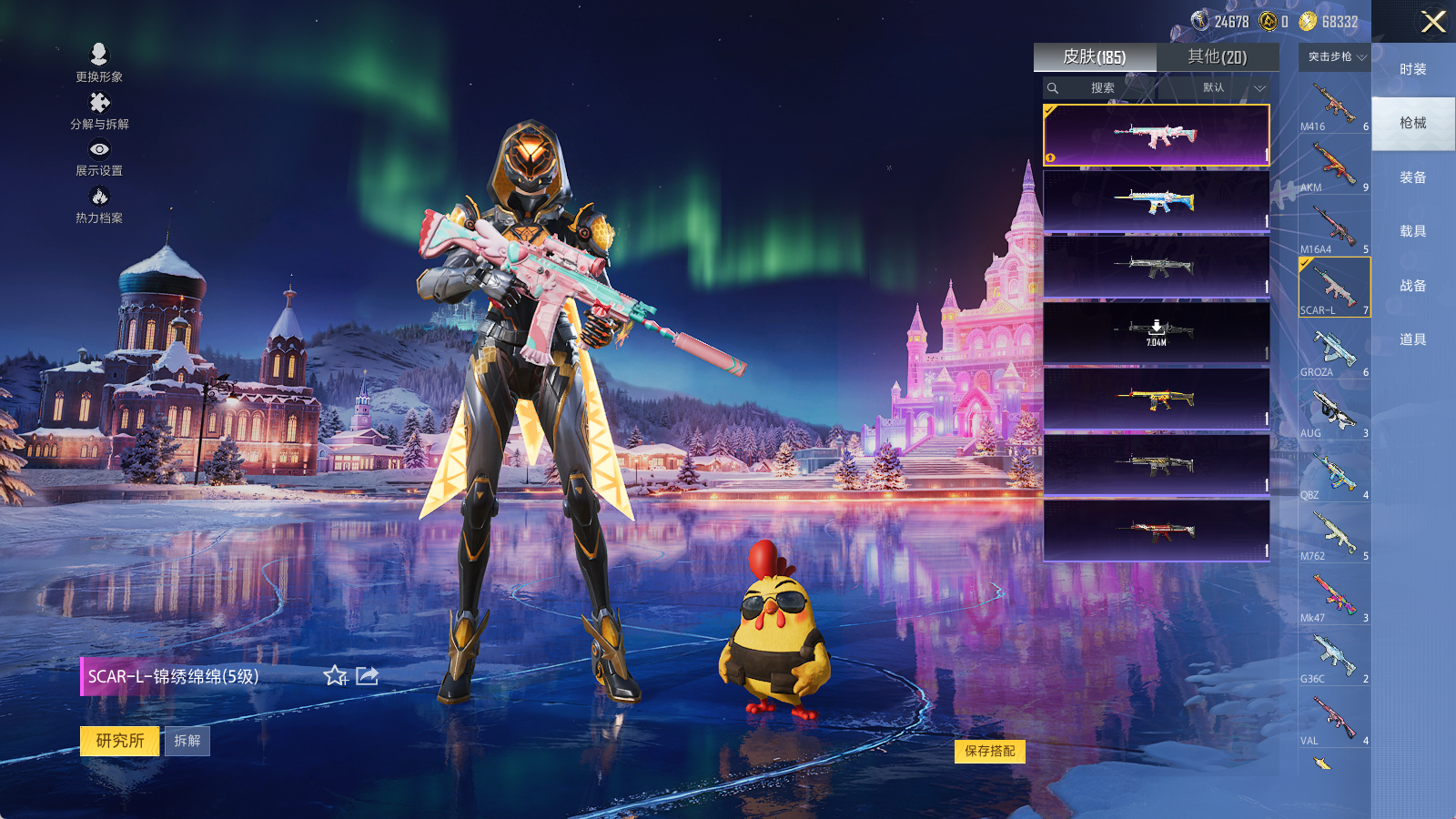Open the 研究所 lab button
This screenshot has width=1456, height=819.
(120, 741)
